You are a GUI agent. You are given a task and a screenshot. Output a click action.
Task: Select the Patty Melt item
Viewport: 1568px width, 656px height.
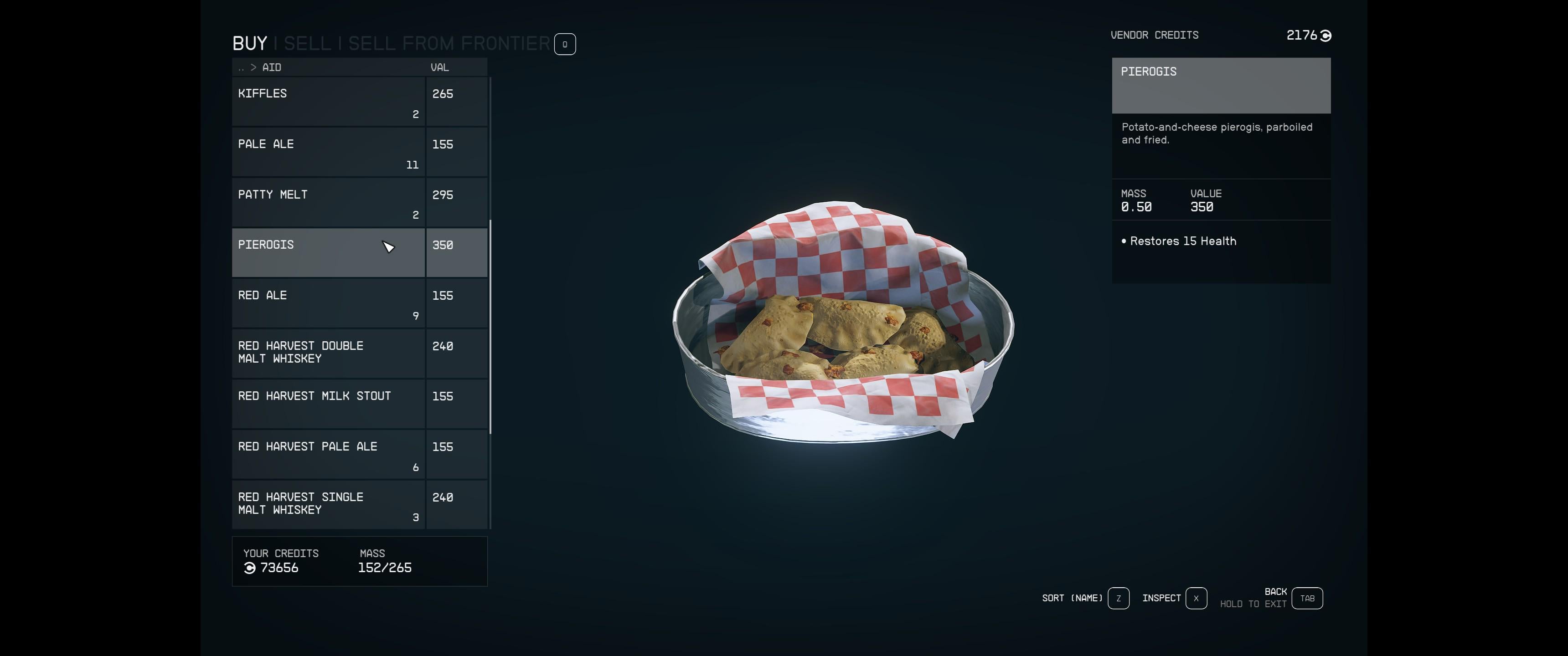[x=328, y=203]
